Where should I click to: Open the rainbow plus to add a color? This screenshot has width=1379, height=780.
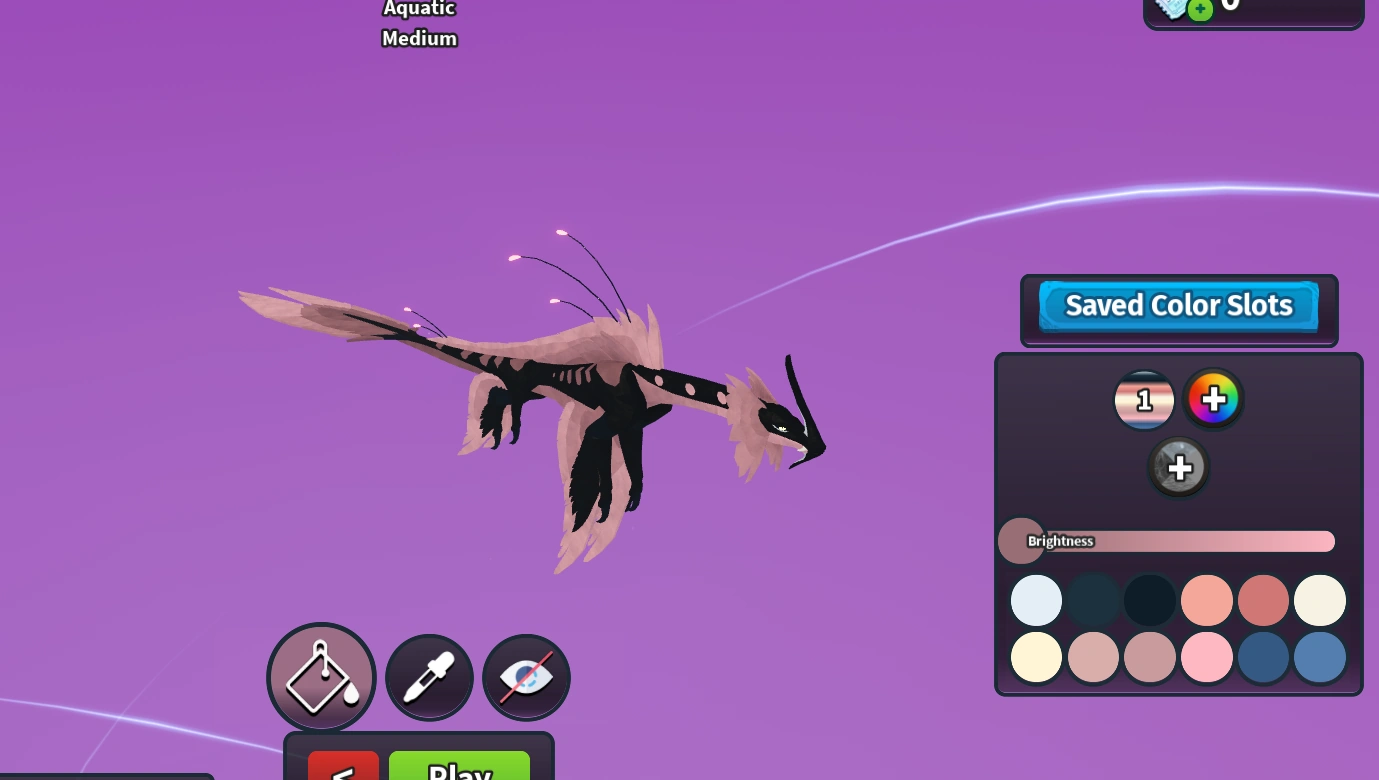click(1213, 399)
